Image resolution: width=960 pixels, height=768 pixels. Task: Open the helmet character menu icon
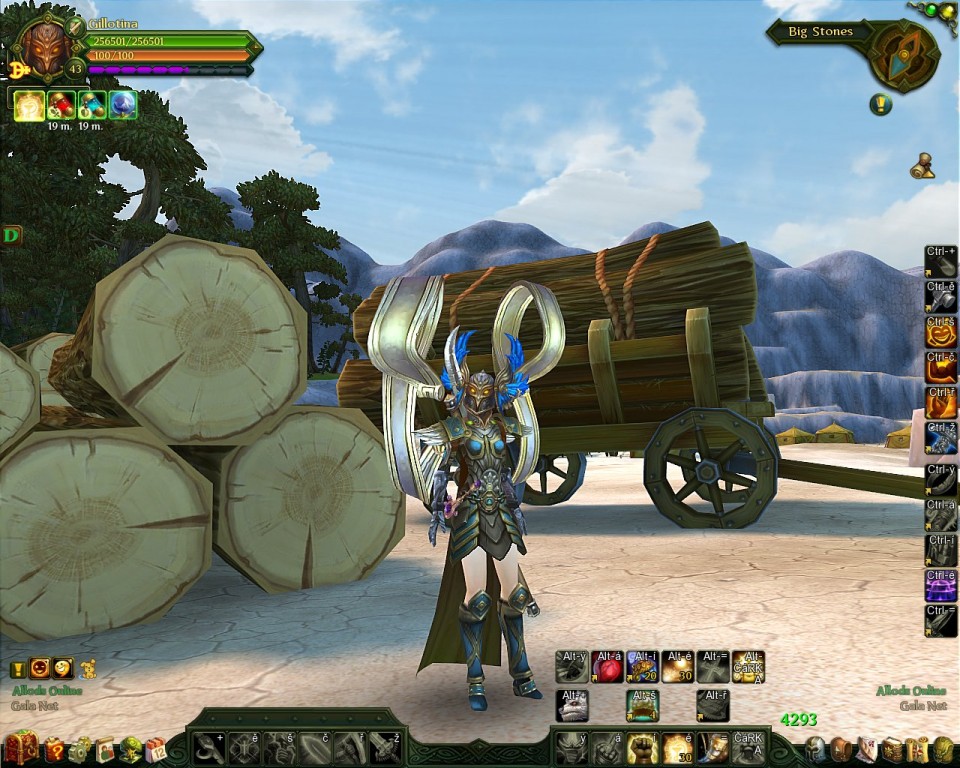pyautogui.click(x=816, y=749)
